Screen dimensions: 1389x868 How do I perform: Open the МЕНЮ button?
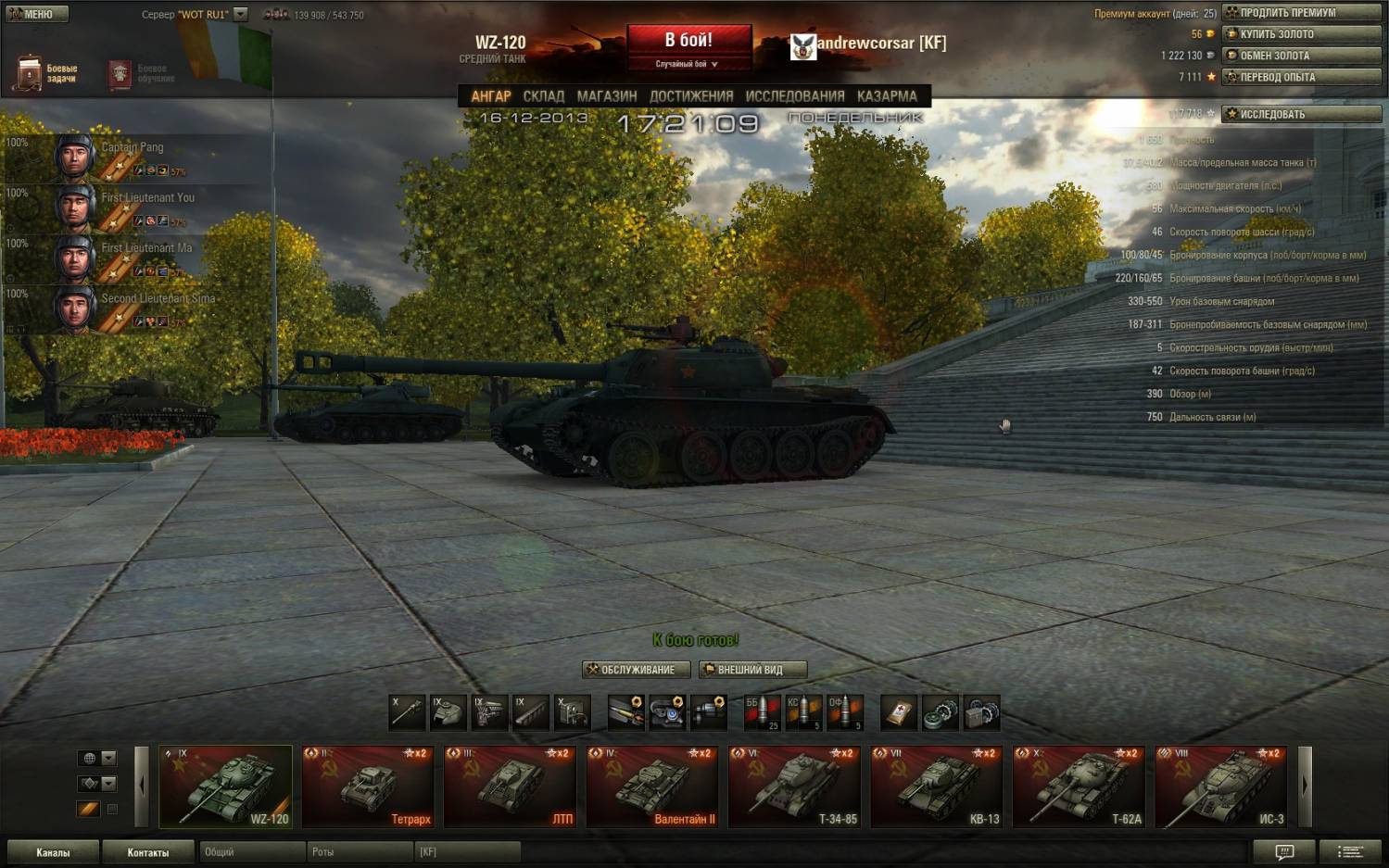37,14
